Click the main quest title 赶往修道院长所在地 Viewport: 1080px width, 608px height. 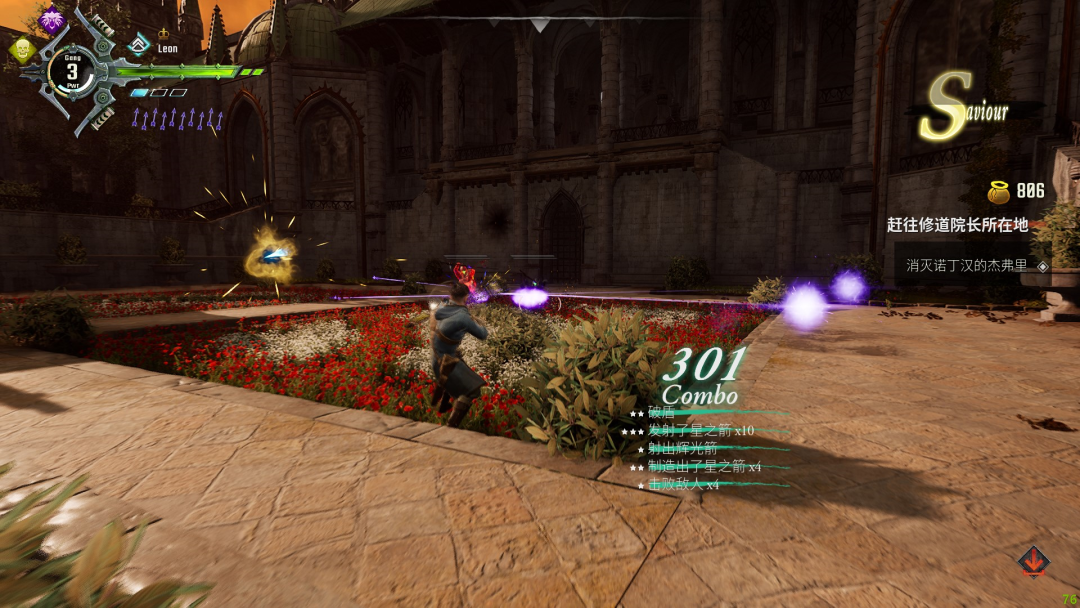[957, 225]
